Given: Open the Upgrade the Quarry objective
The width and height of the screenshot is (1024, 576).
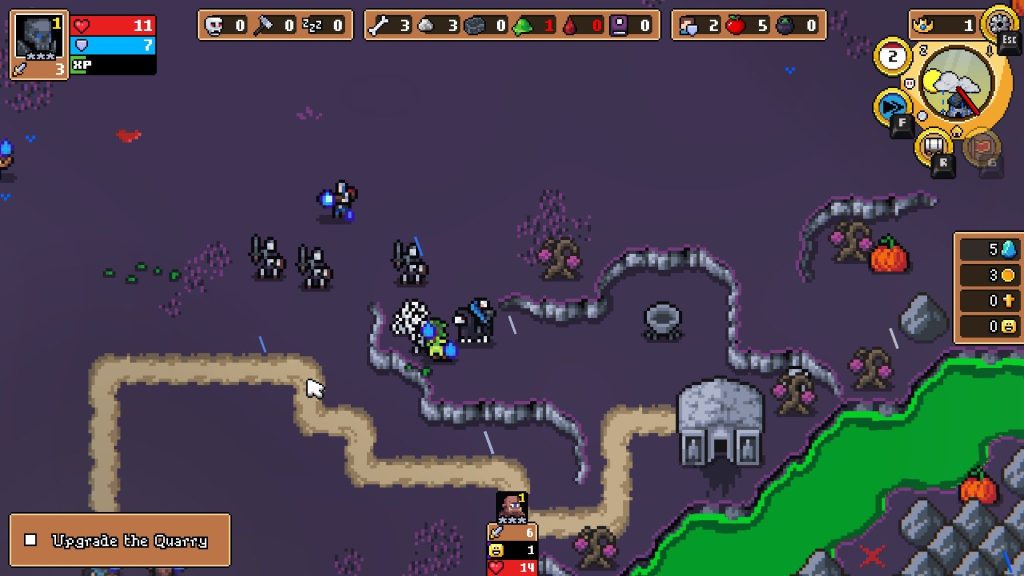Looking at the screenshot, I should pos(120,540).
